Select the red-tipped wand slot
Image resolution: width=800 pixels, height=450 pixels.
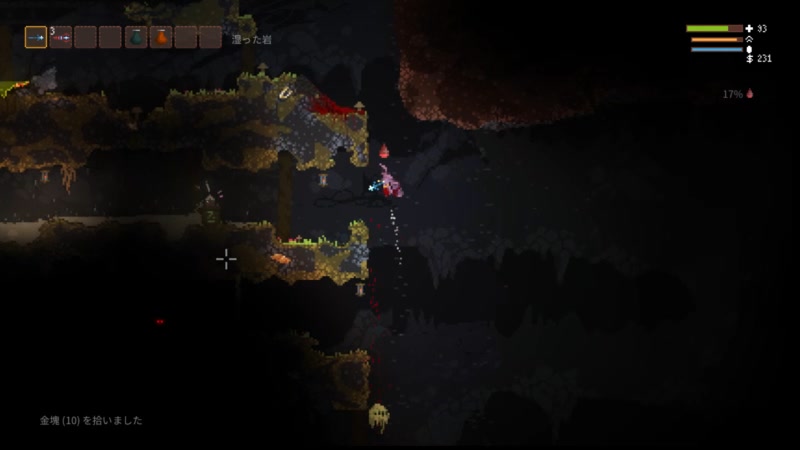[x=61, y=38]
